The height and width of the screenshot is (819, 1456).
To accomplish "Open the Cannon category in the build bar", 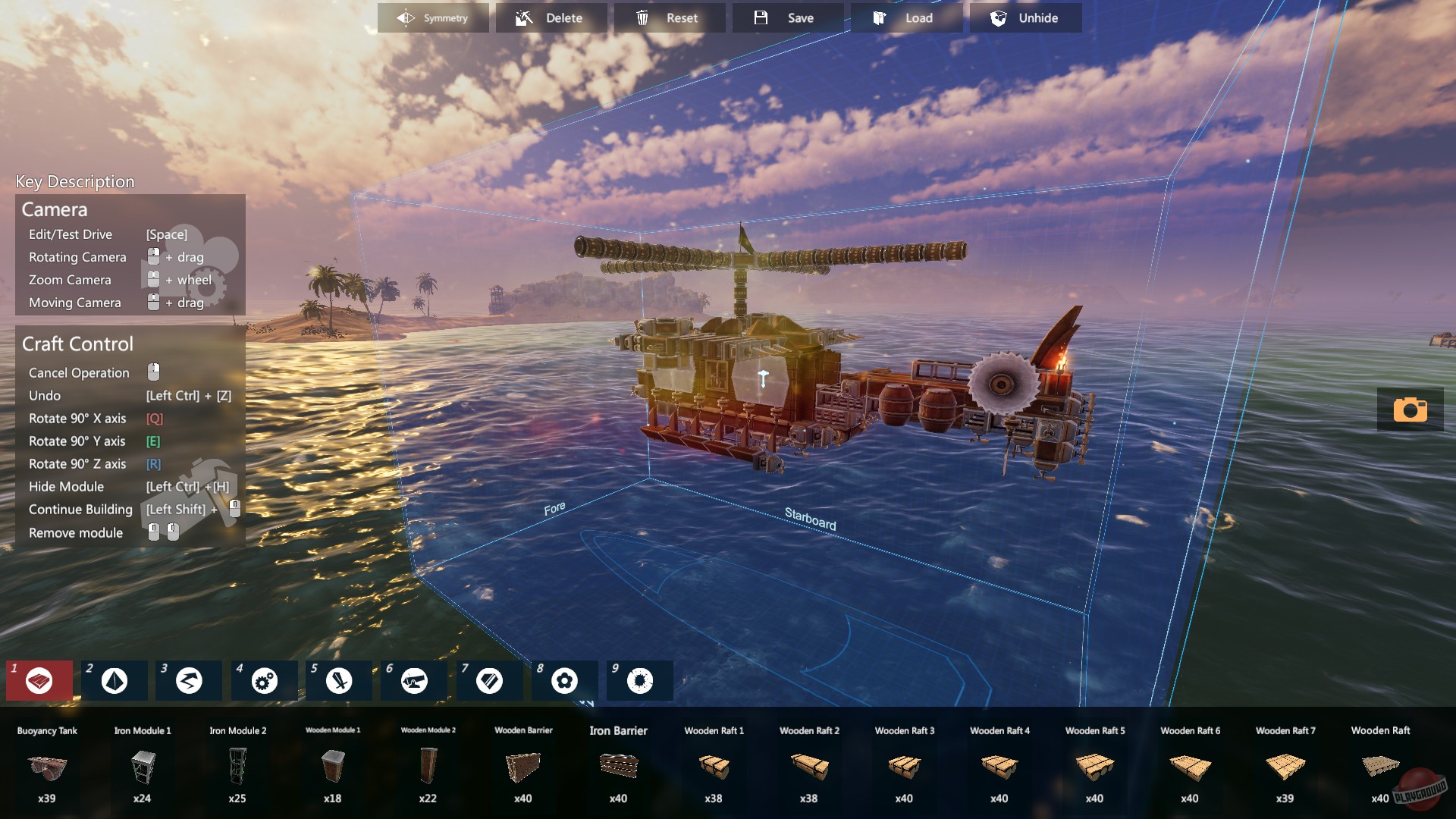I will coord(413,680).
